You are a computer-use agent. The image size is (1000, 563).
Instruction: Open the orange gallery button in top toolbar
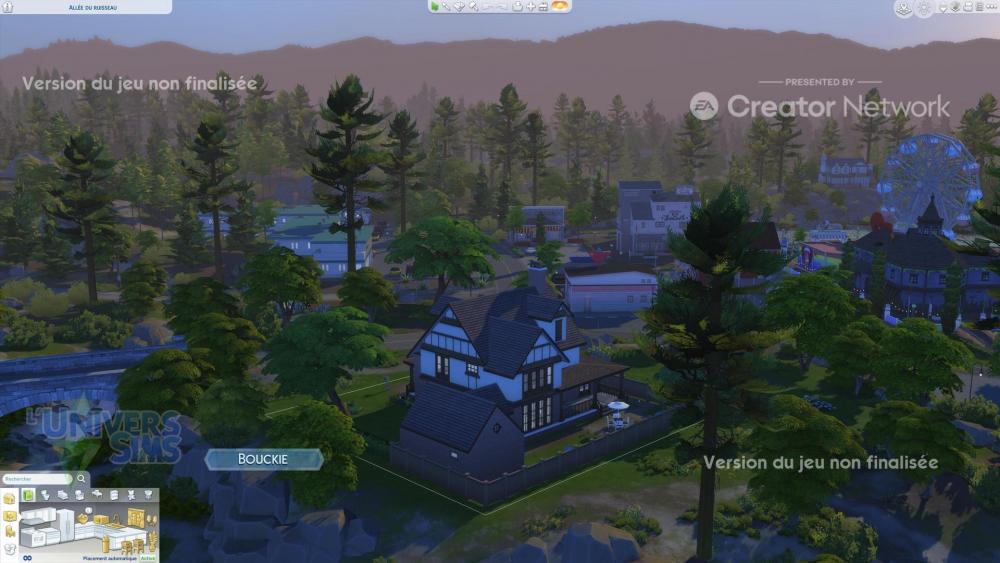click(x=560, y=6)
